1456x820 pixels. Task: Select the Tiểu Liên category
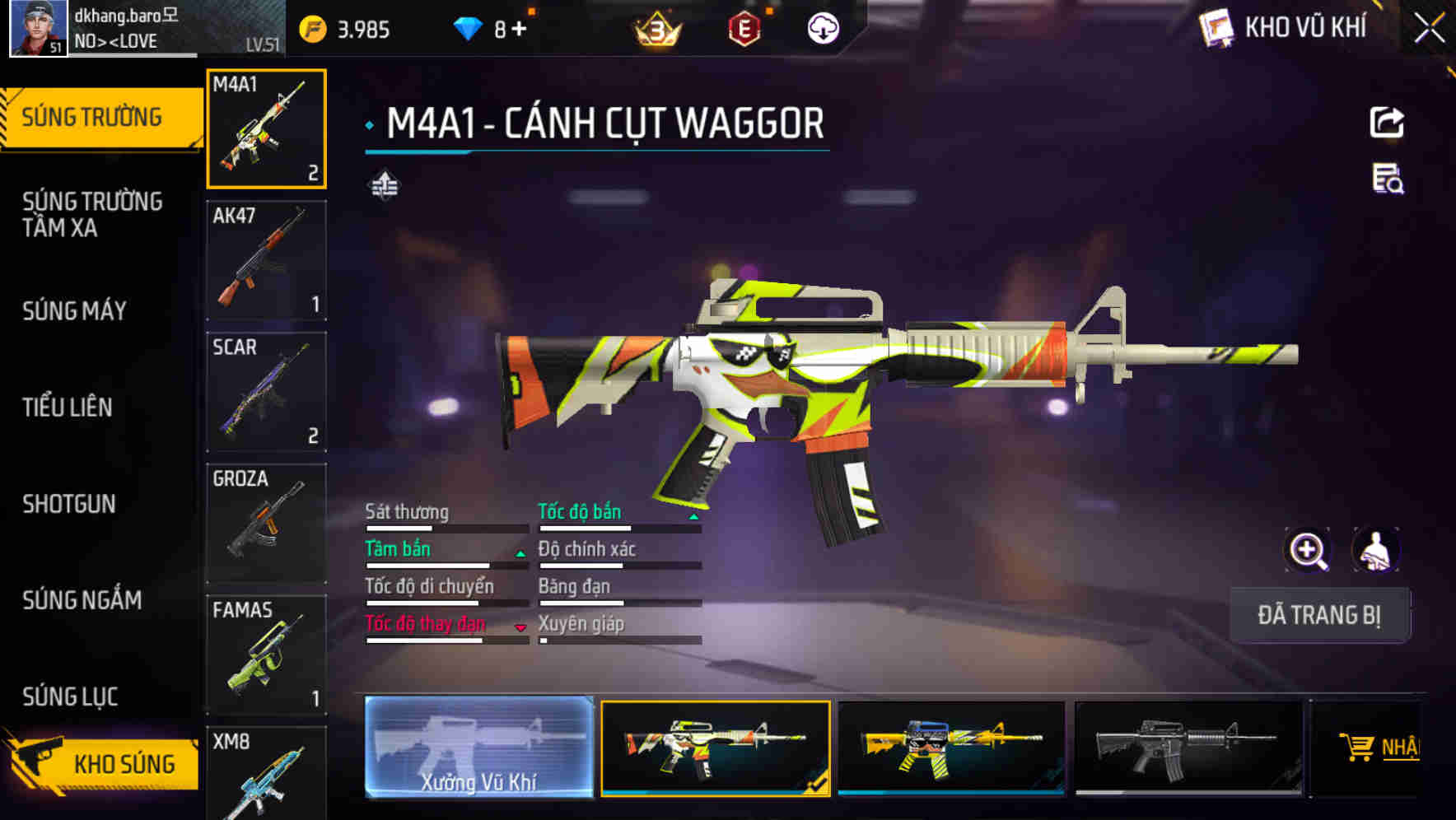click(68, 407)
